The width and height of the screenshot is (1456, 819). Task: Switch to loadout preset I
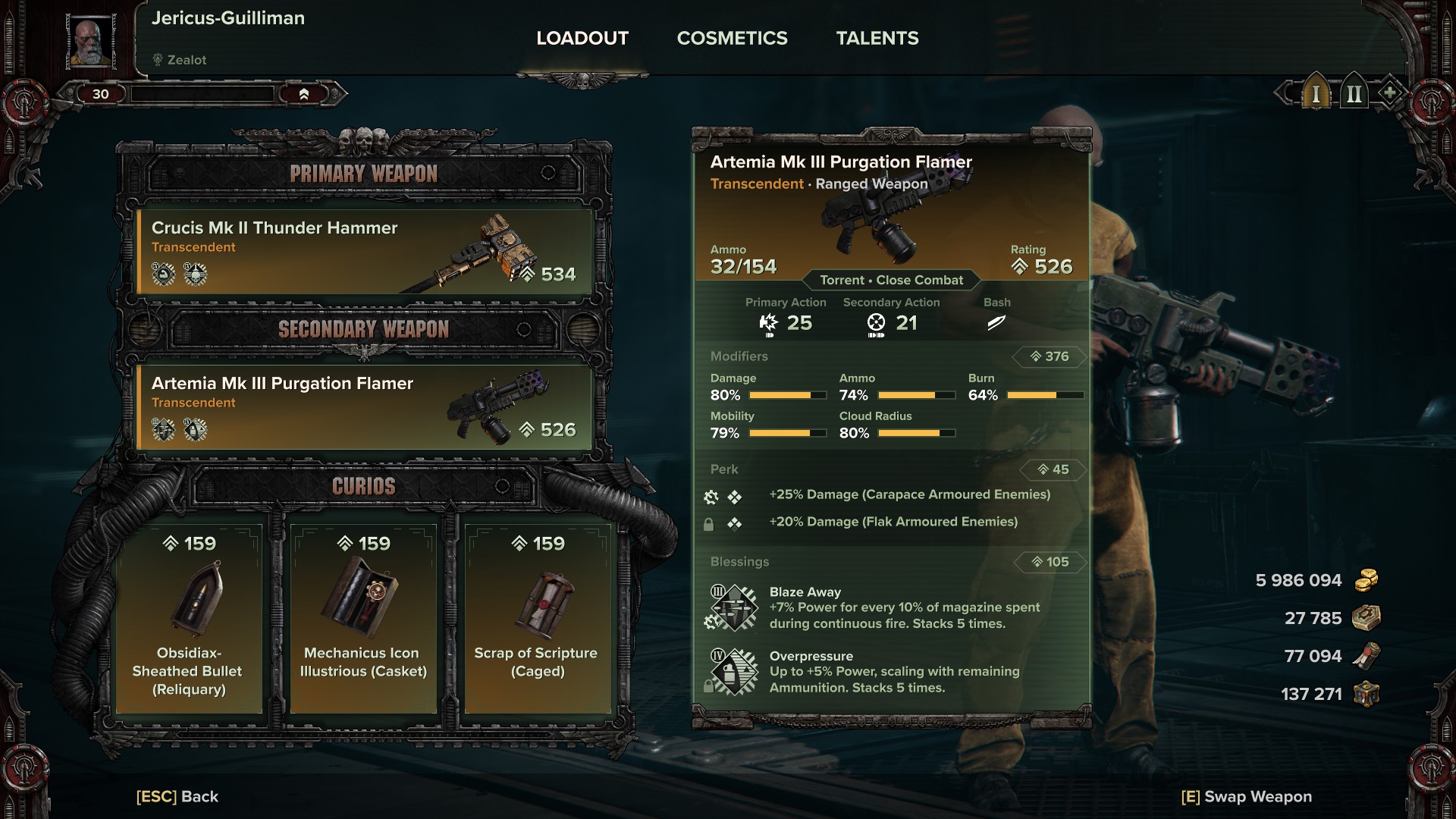tap(1316, 94)
